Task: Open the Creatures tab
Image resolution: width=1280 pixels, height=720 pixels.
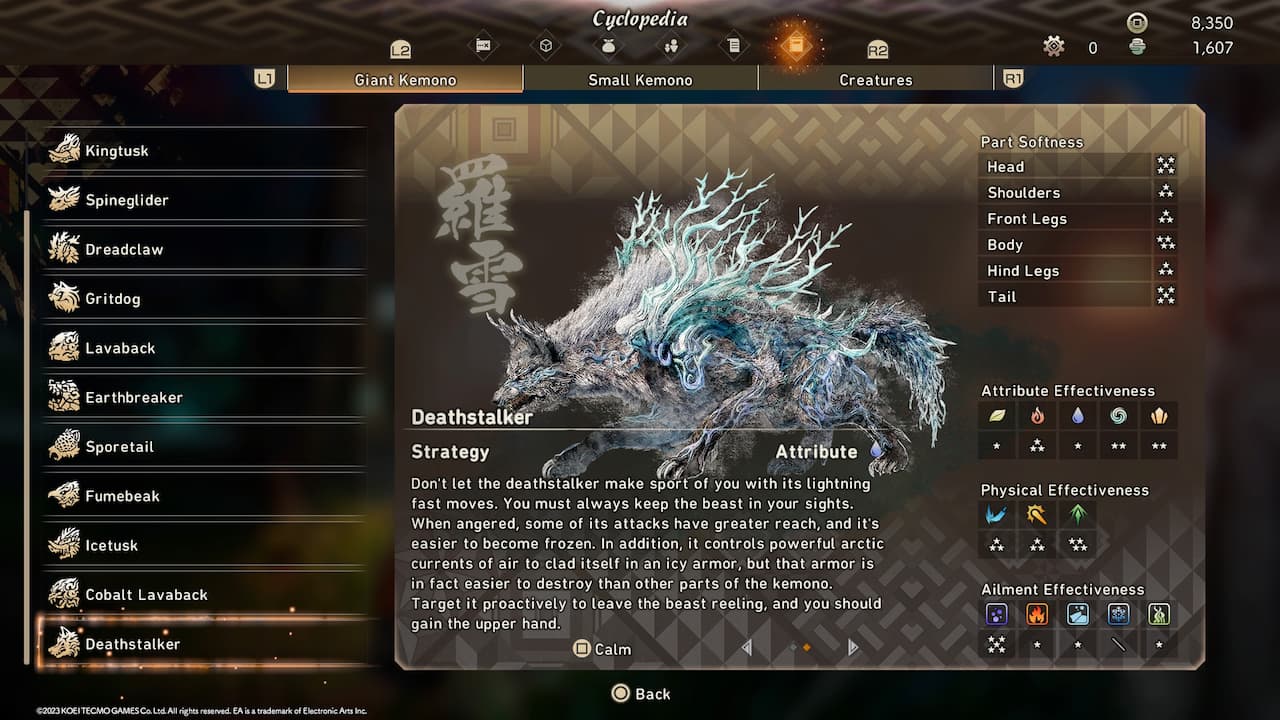Action: (875, 79)
